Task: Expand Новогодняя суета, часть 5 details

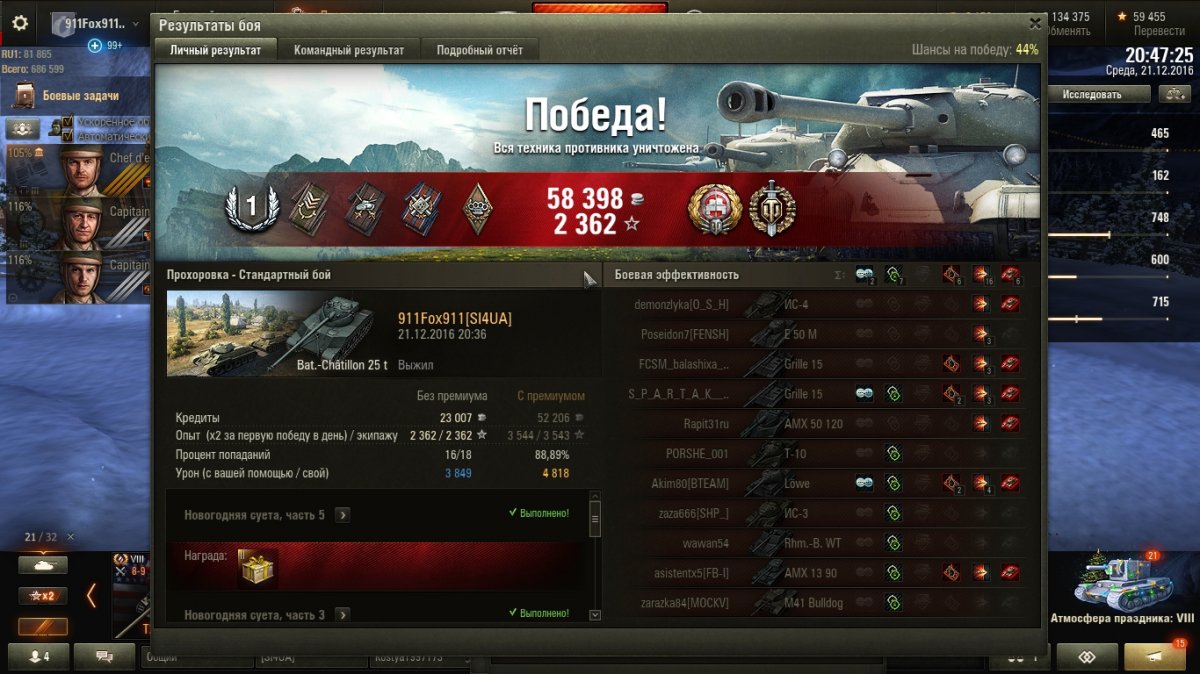Action: tap(343, 515)
